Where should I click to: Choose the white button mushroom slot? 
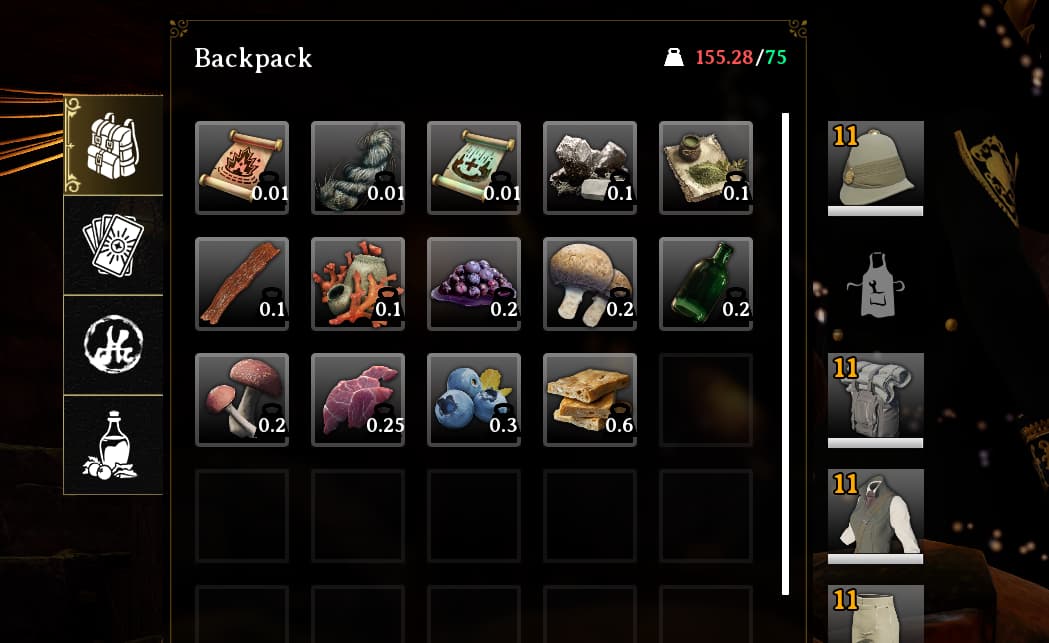(x=590, y=283)
